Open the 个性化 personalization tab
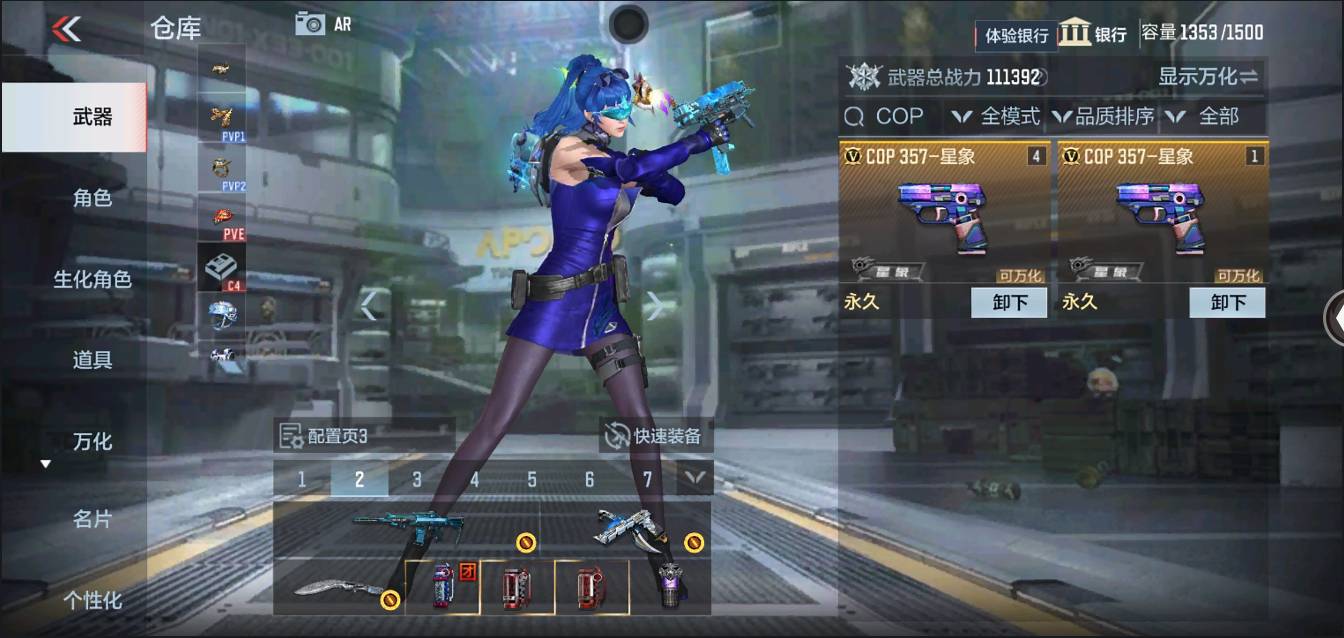 (92, 600)
